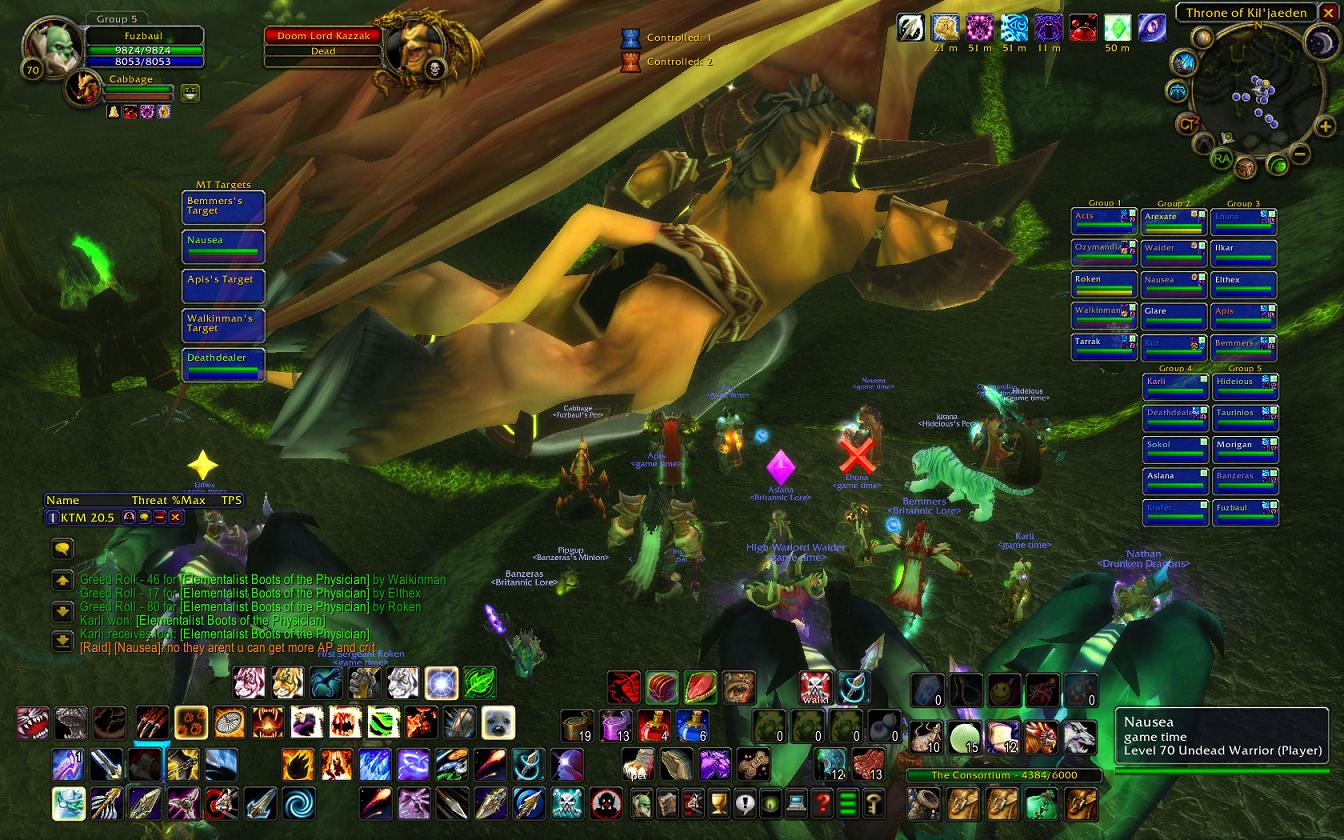
Task: Select Nausea in the Group 2 raid frame
Action: point(1172,281)
